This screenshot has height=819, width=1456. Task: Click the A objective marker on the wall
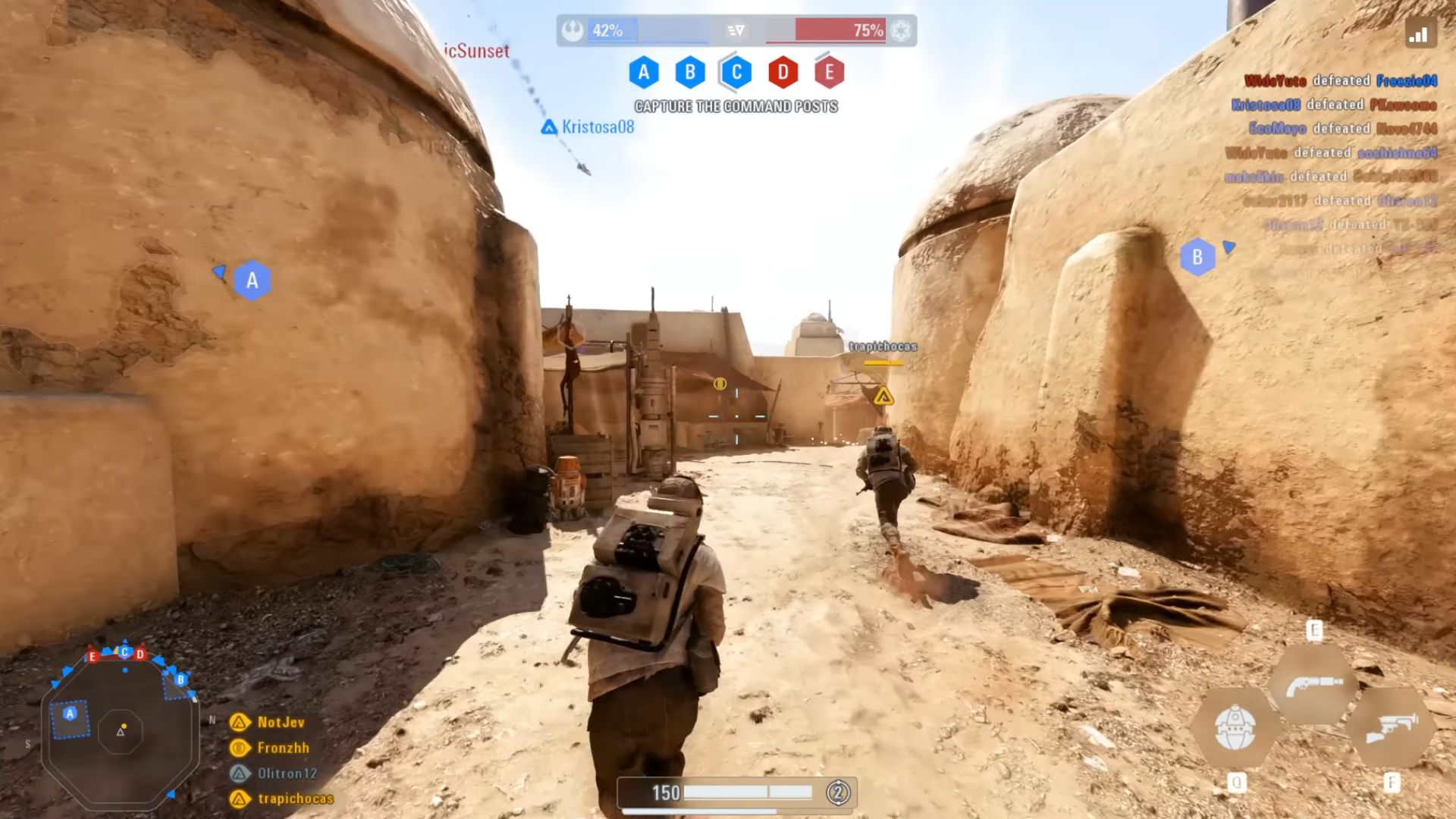coord(253,279)
